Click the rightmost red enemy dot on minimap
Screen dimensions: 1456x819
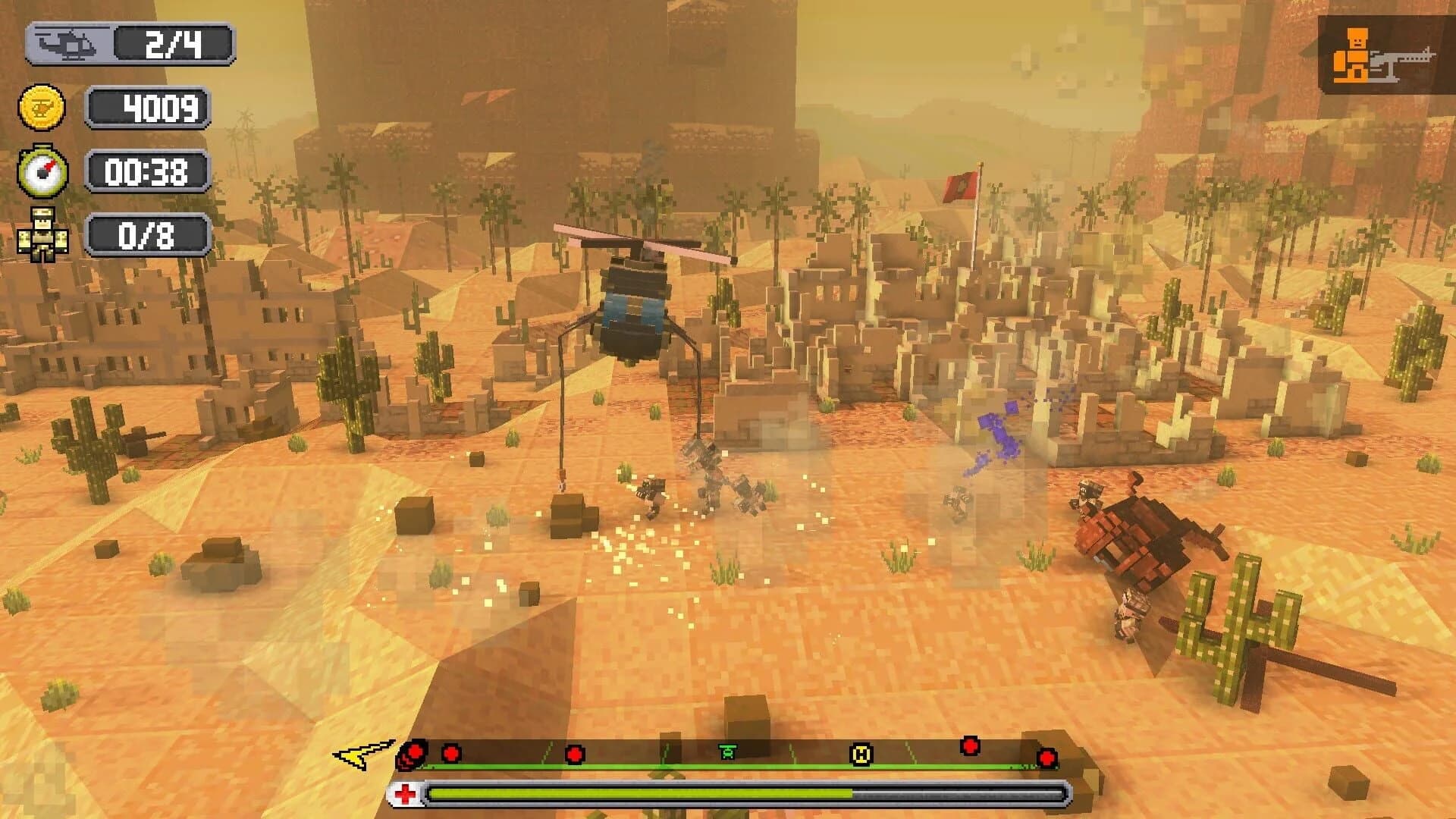coord(1046,758)
